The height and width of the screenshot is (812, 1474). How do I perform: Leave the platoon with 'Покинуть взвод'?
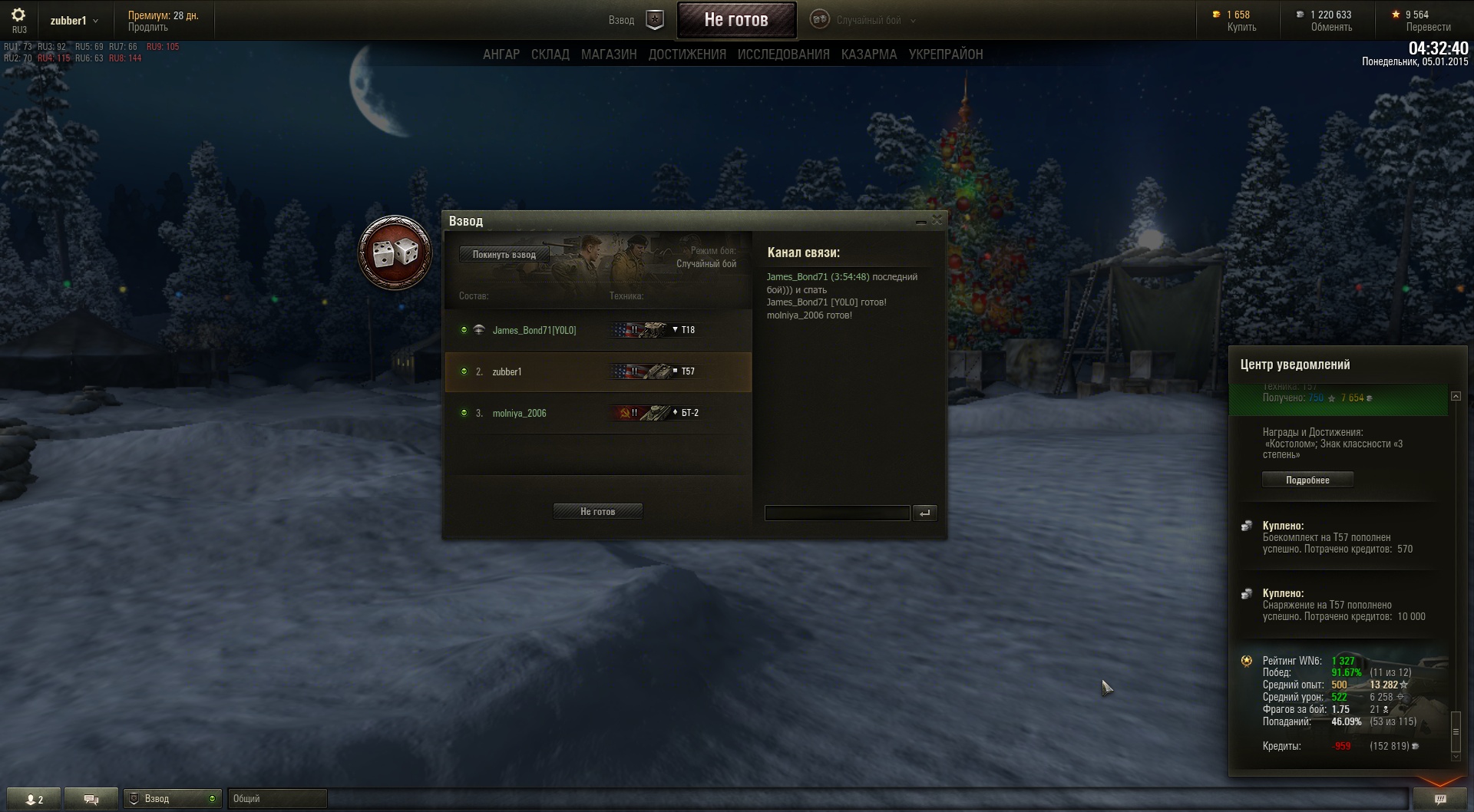click(504, 255)
